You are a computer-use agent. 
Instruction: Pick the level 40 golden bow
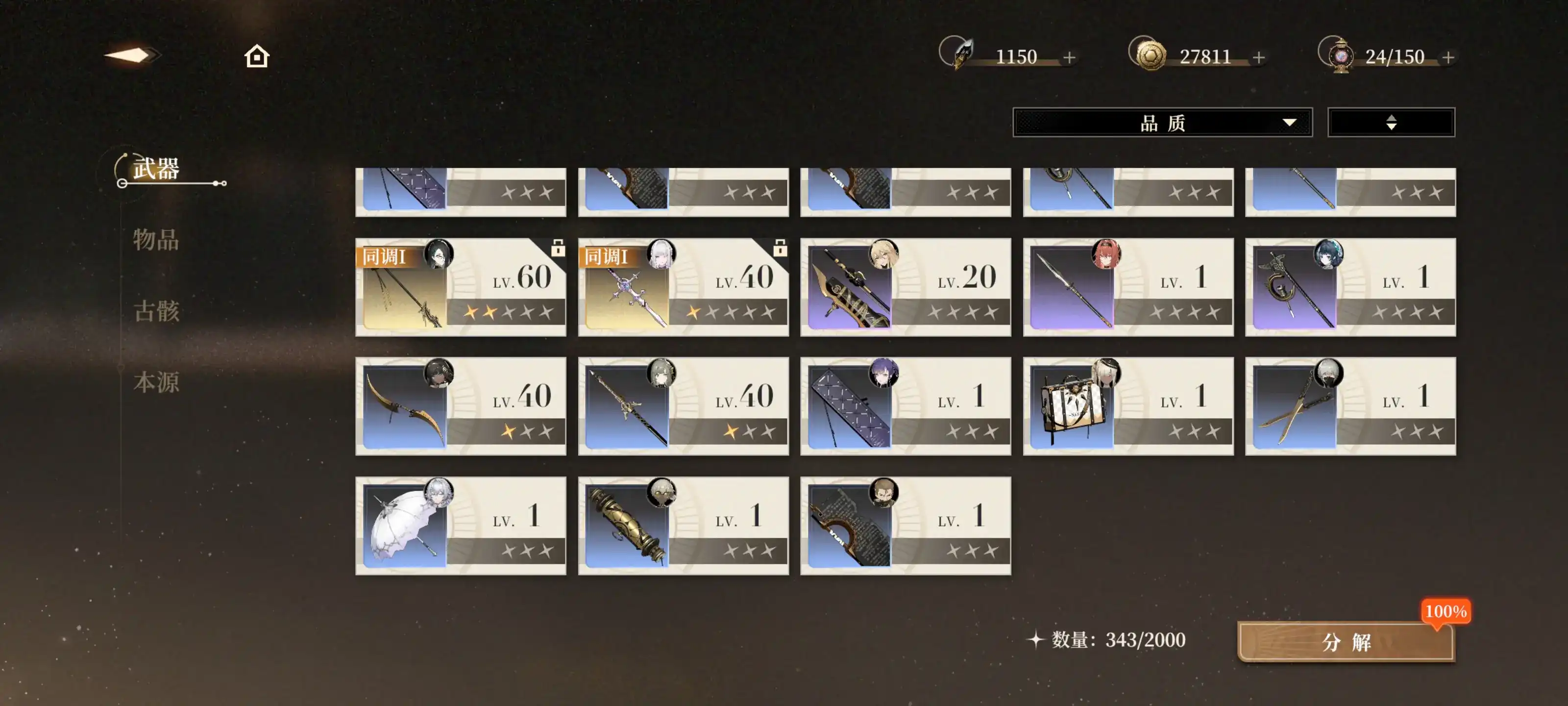pos(461,406)
